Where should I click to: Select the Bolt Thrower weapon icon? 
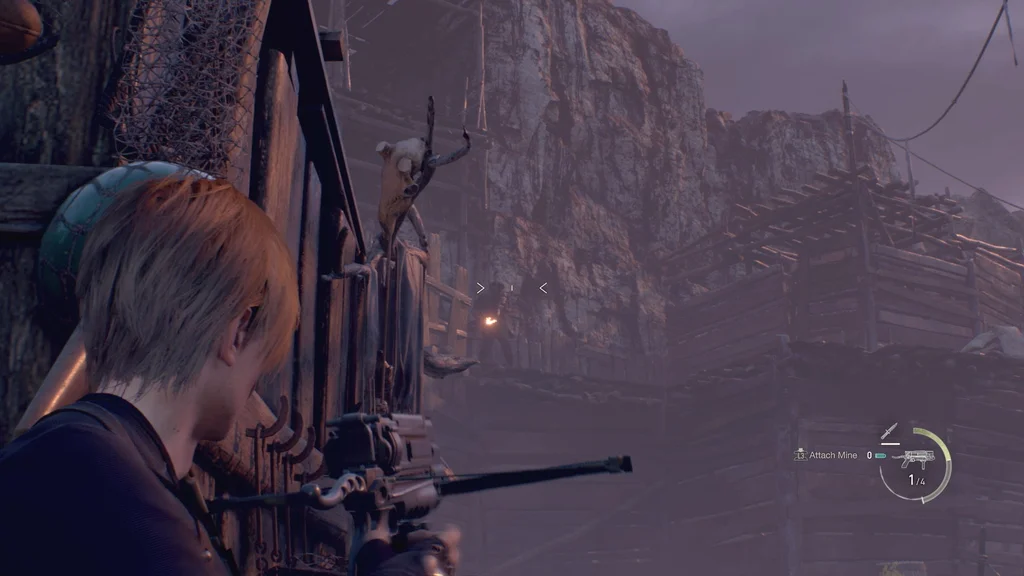pyautogui.click(x=916, y=459)
